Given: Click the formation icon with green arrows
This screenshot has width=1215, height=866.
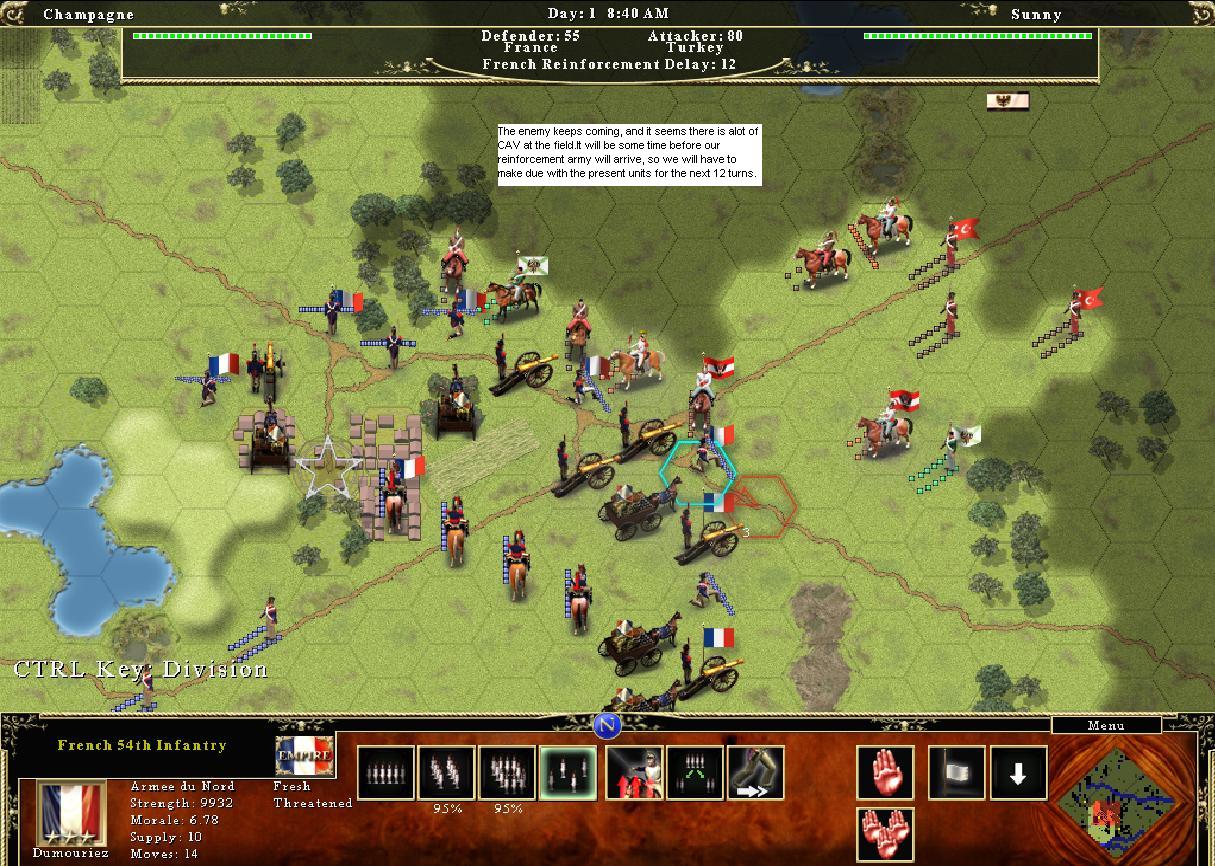Looking at the screenshot, I should 694,773.
